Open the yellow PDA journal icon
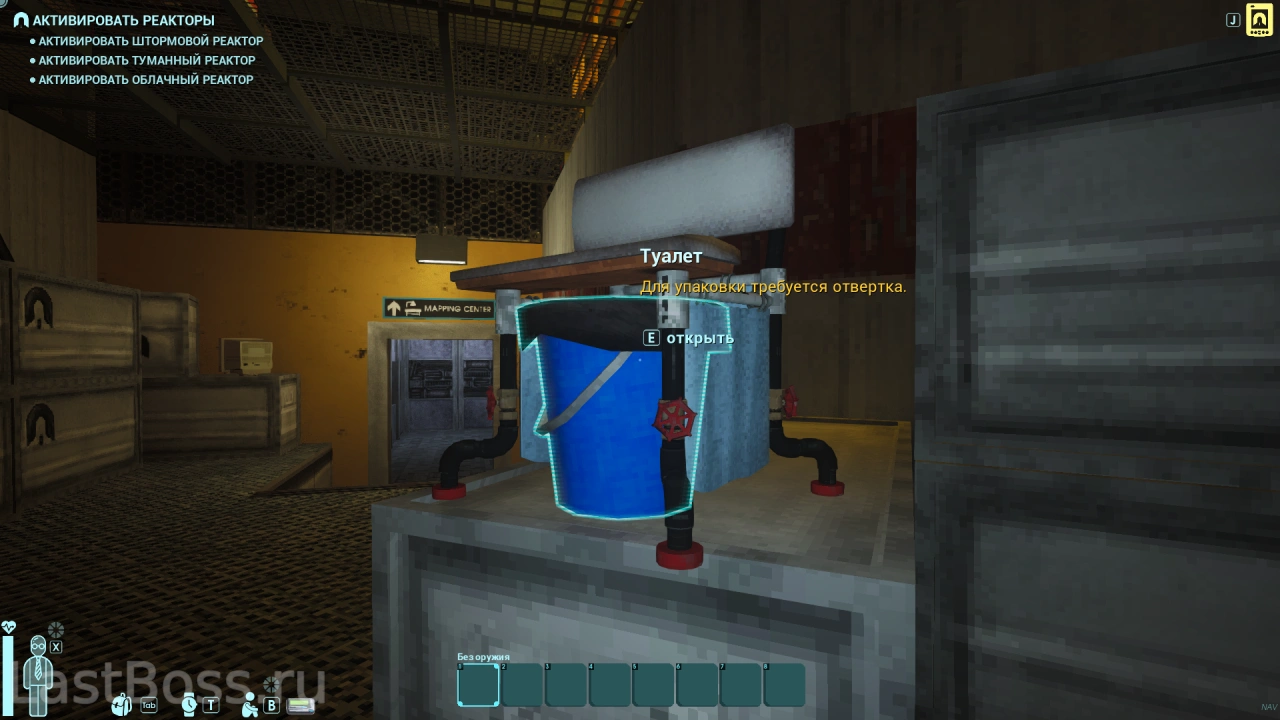The width and height of the screenshot is (1280, 720). (1259, 20)
